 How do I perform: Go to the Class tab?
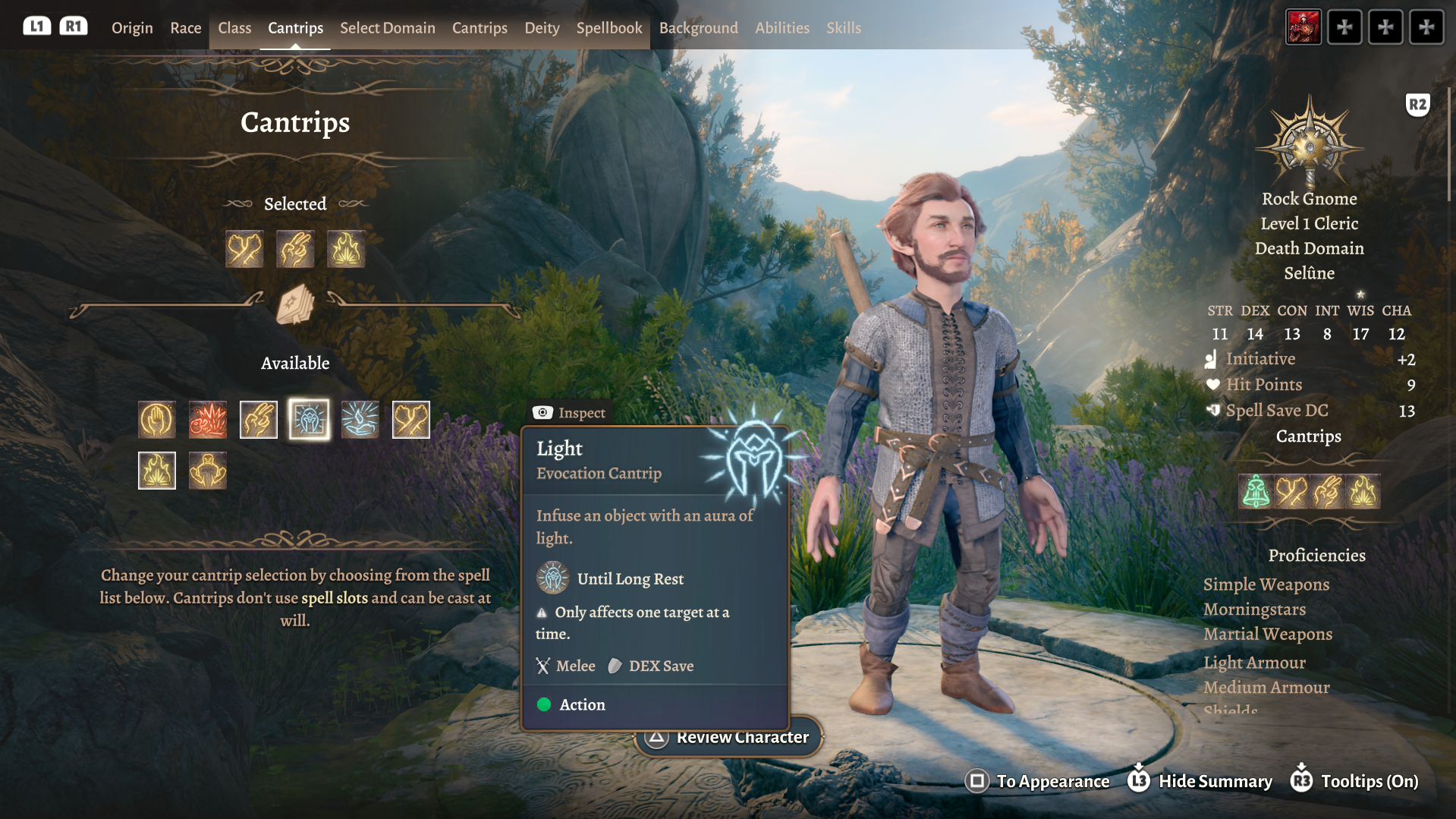pos(234,28)
